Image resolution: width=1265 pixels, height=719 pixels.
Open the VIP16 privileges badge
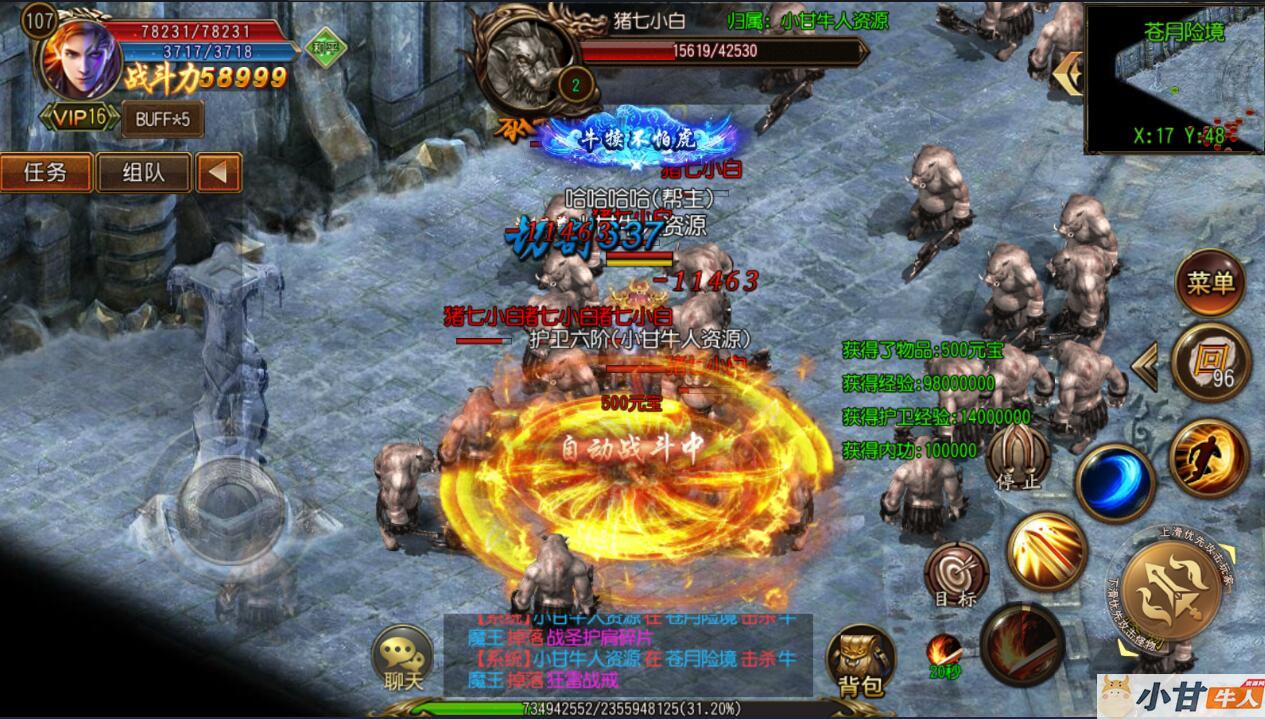(x=78, y=118)
